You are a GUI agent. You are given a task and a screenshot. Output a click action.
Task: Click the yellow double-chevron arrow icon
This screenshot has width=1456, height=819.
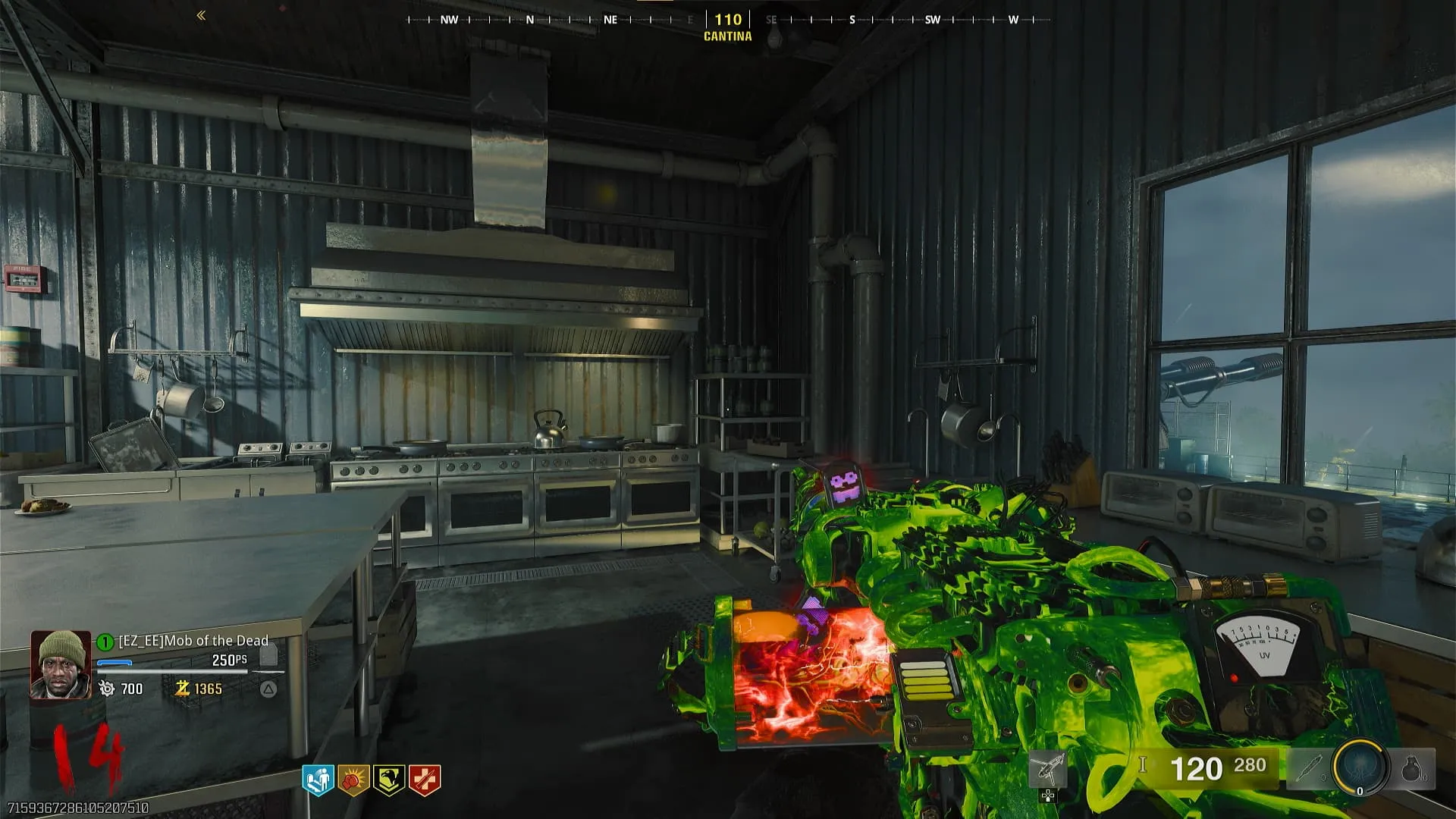pos(201,15)
